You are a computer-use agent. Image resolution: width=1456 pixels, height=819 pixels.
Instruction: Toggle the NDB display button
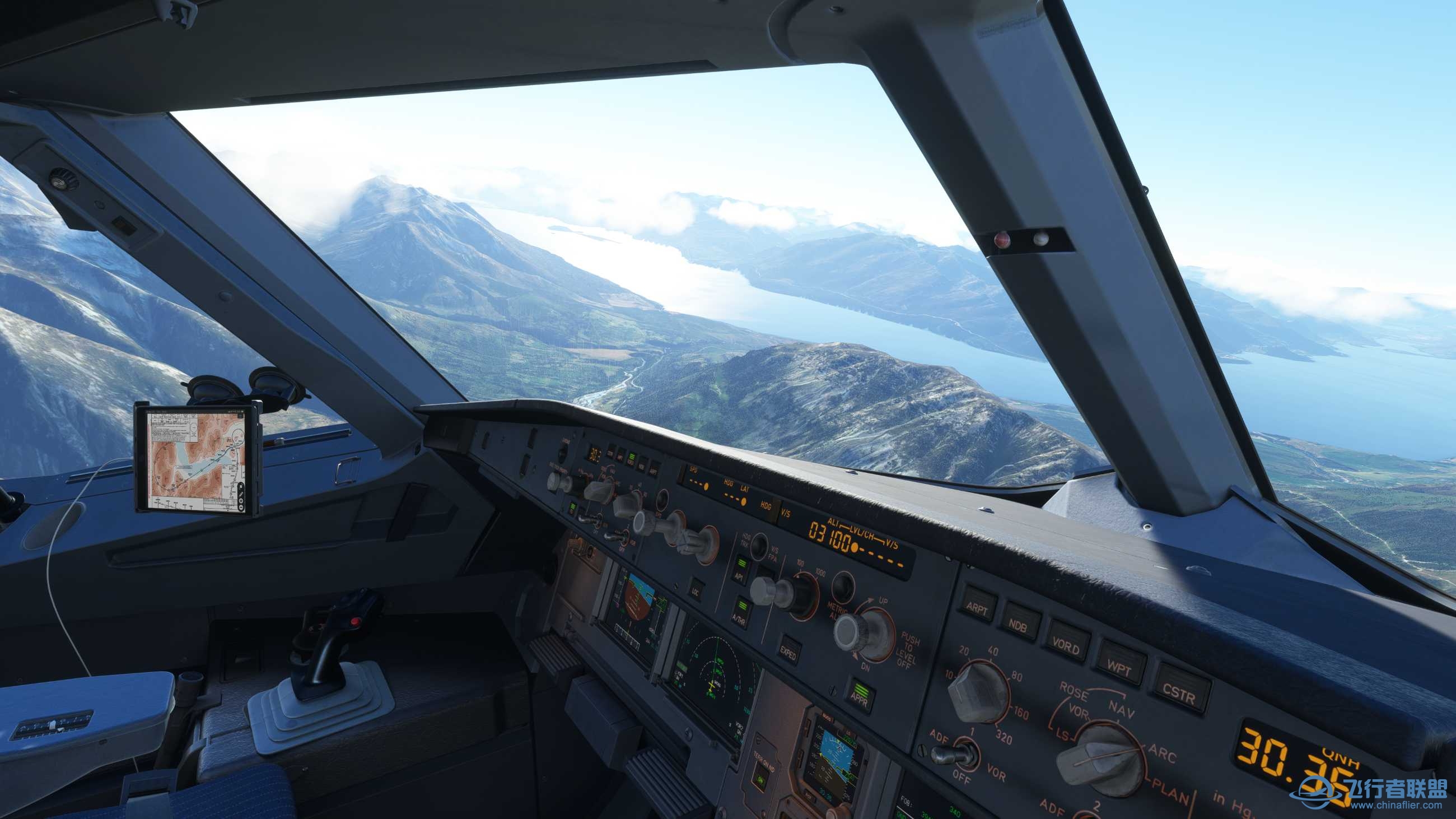tap(1022, 623)
